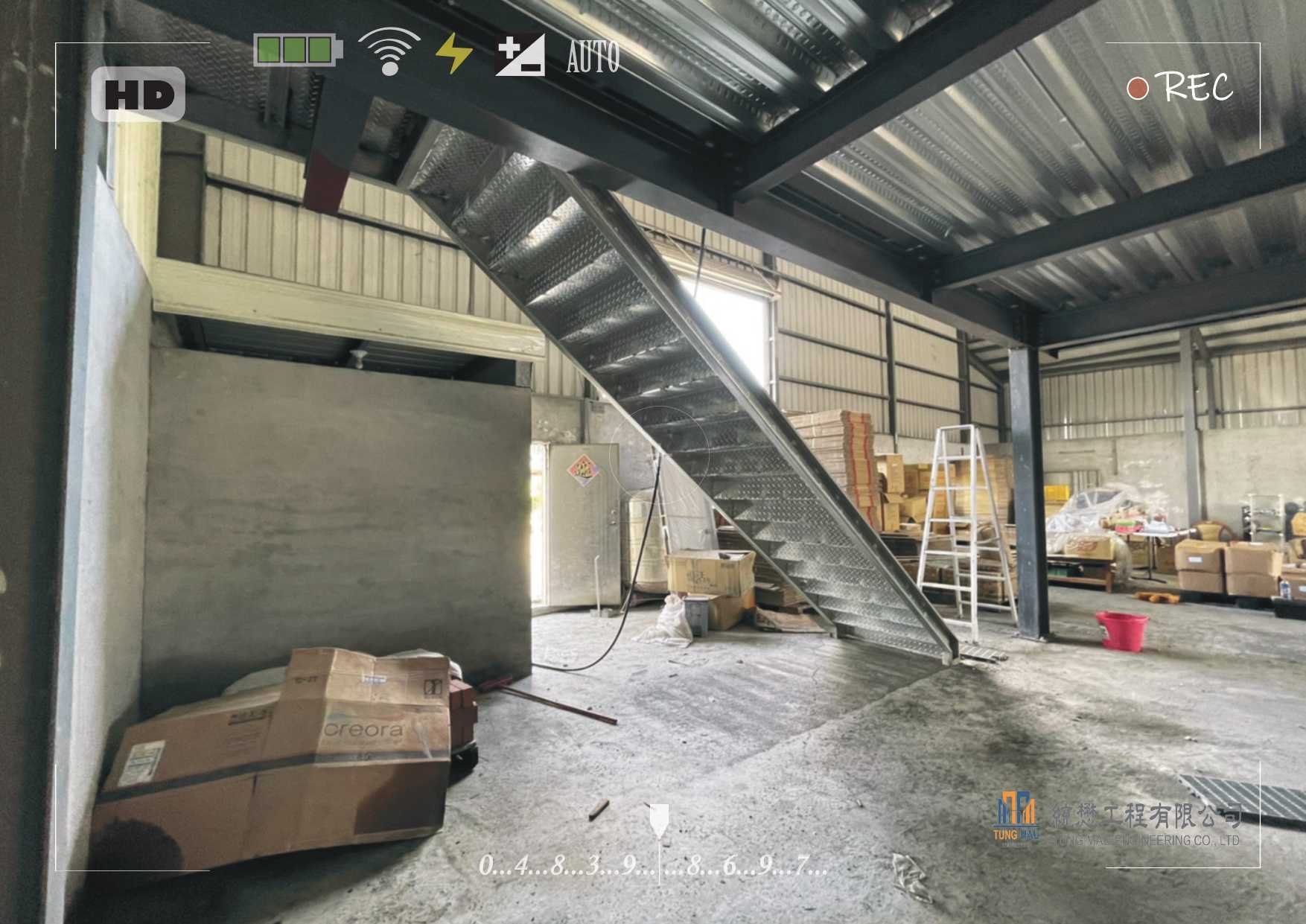Click the white pointer marker on the number scale
Image resolution: width=1306 pixels, height=924 pixels.
659,818
